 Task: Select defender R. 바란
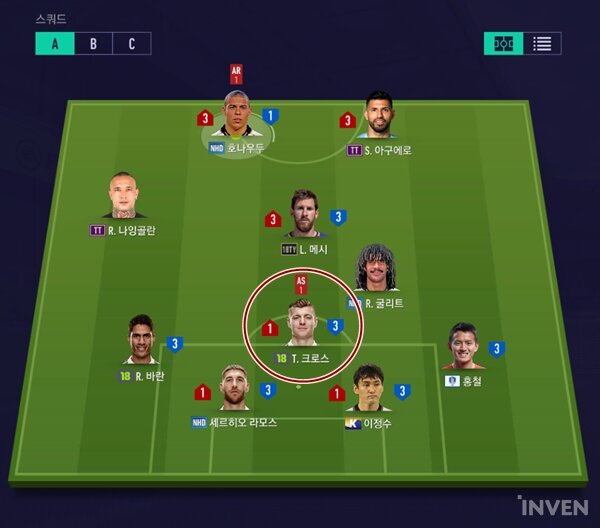(x=141, y=342)
